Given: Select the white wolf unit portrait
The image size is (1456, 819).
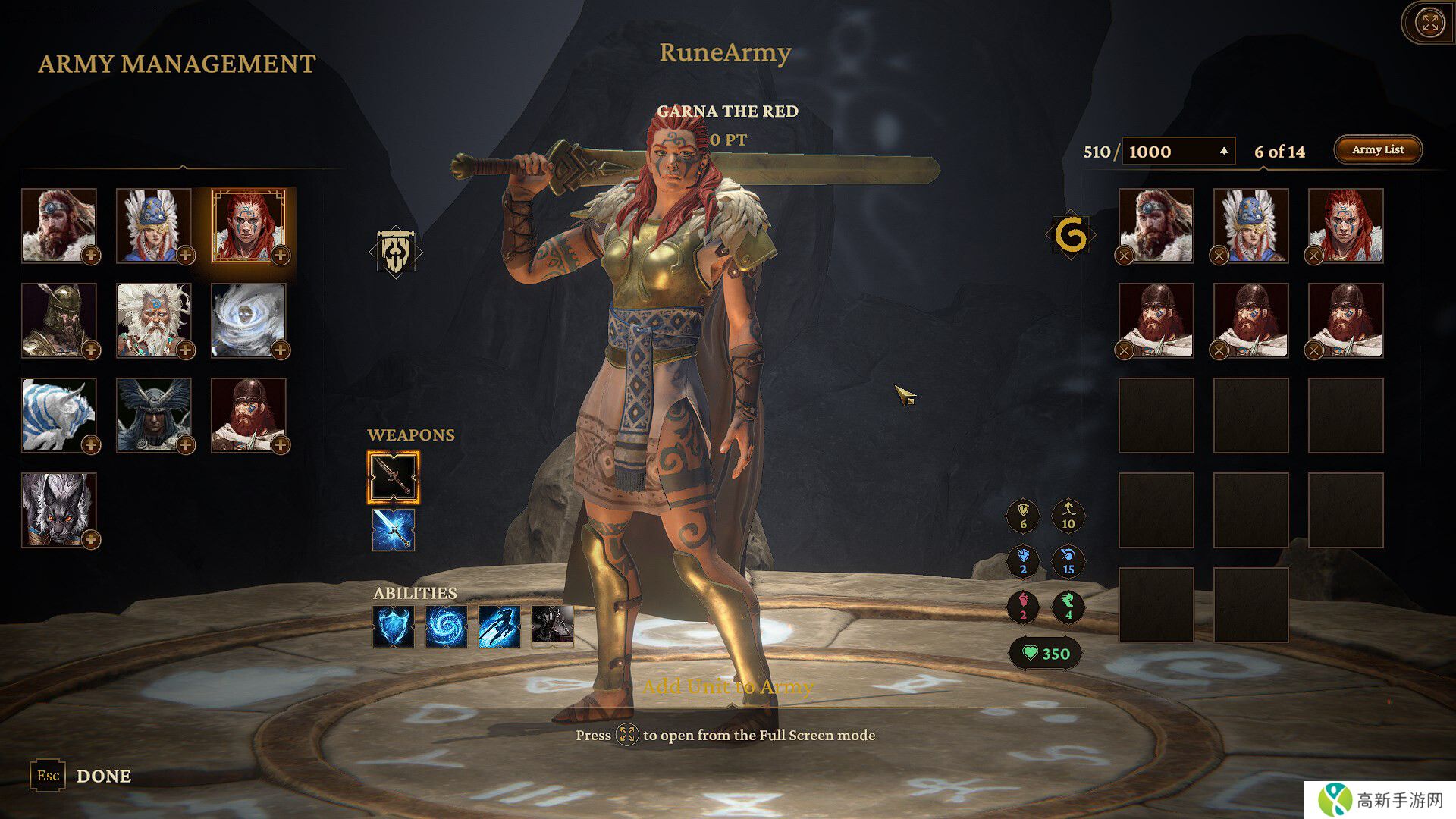Looking at the screenshot, I should pyautogui.click(x=59, y=415).
